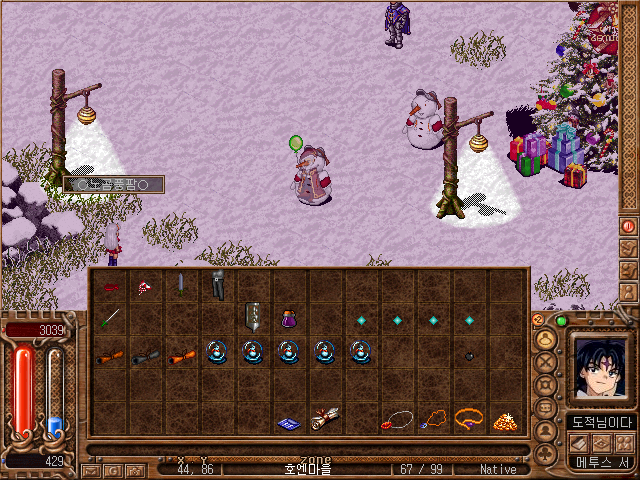
Task: Choose the gold coin pile slot
Action: coord(505,420)
